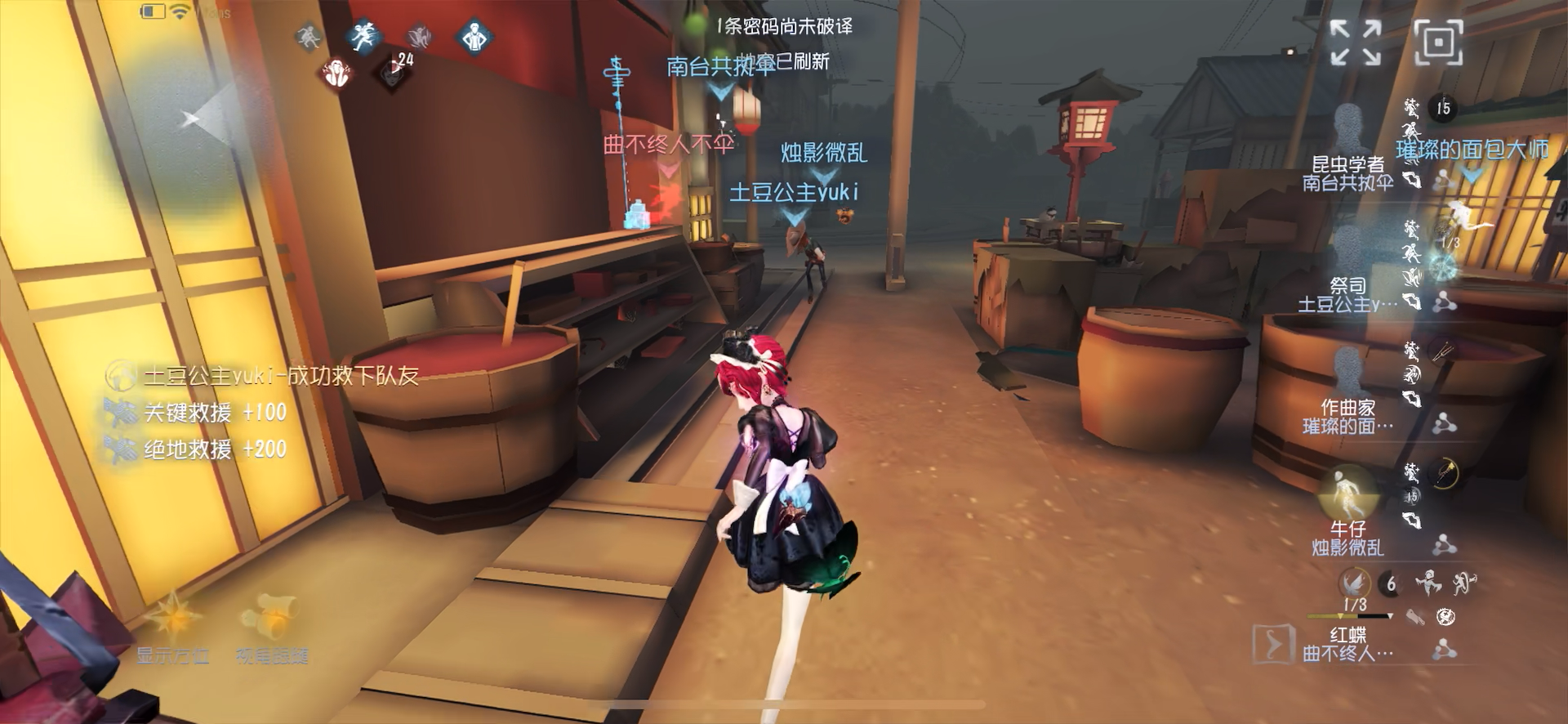Click the expand-view arrows icon near top right

pos(1355,42)
